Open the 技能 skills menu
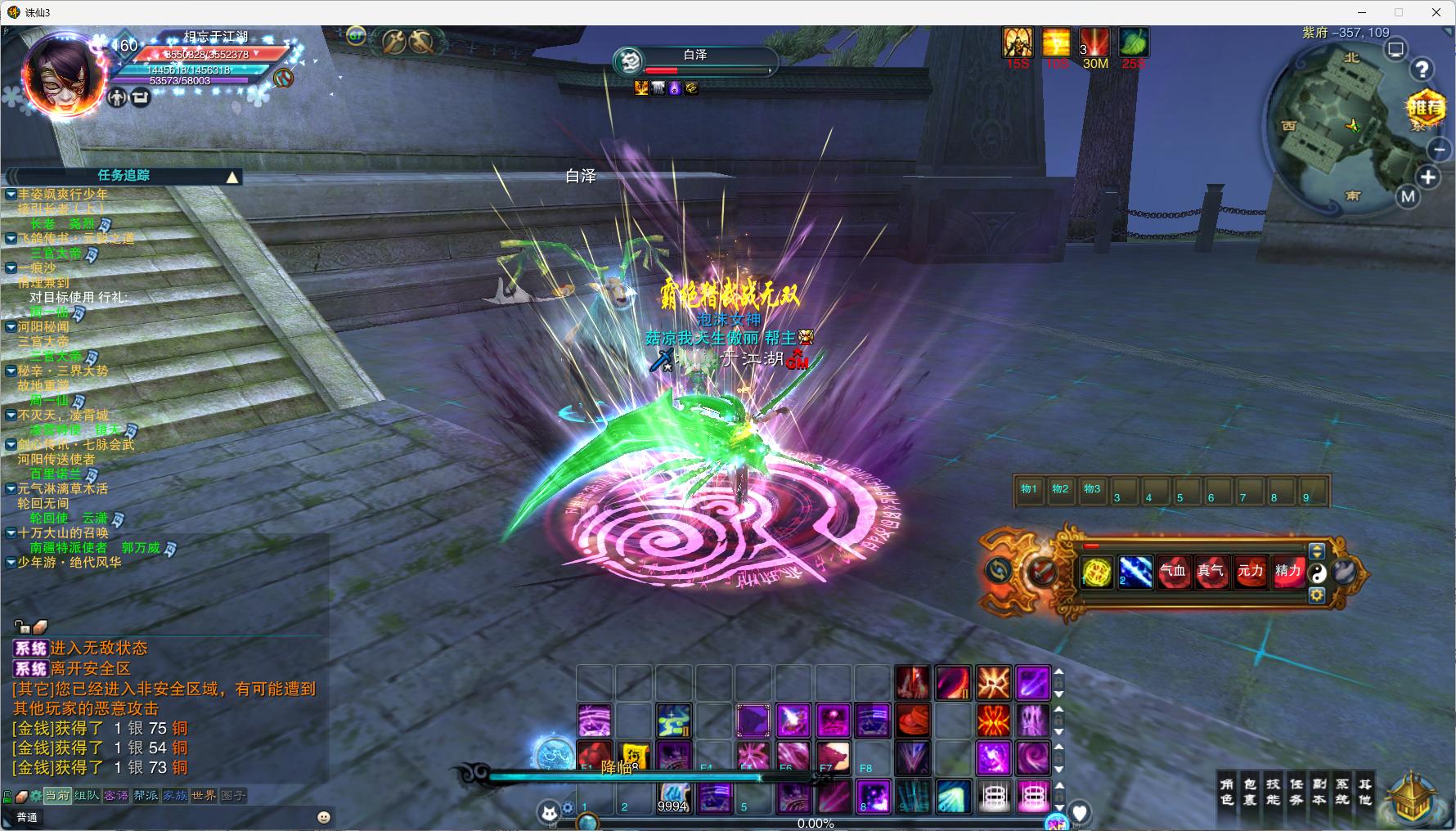Image resolution: width=1456 pixels, height=831 pixels. (x=1273, y=792)
